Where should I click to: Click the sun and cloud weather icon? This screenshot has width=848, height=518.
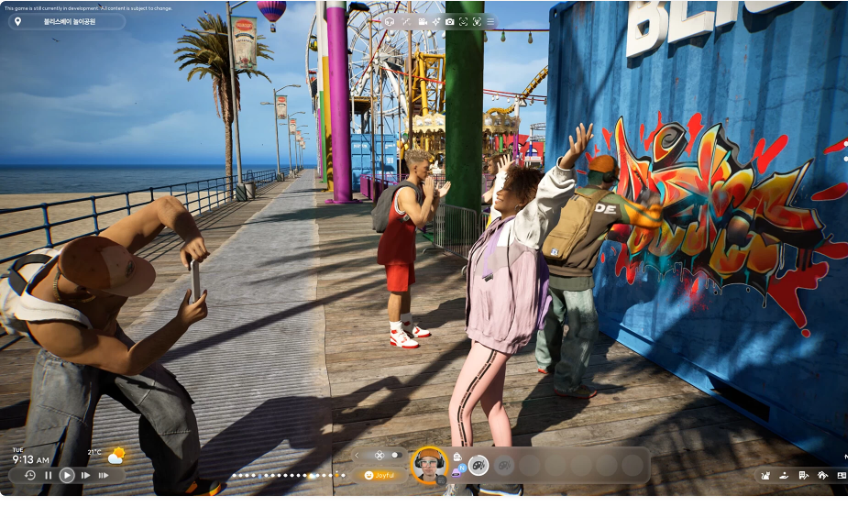(117, 456)
